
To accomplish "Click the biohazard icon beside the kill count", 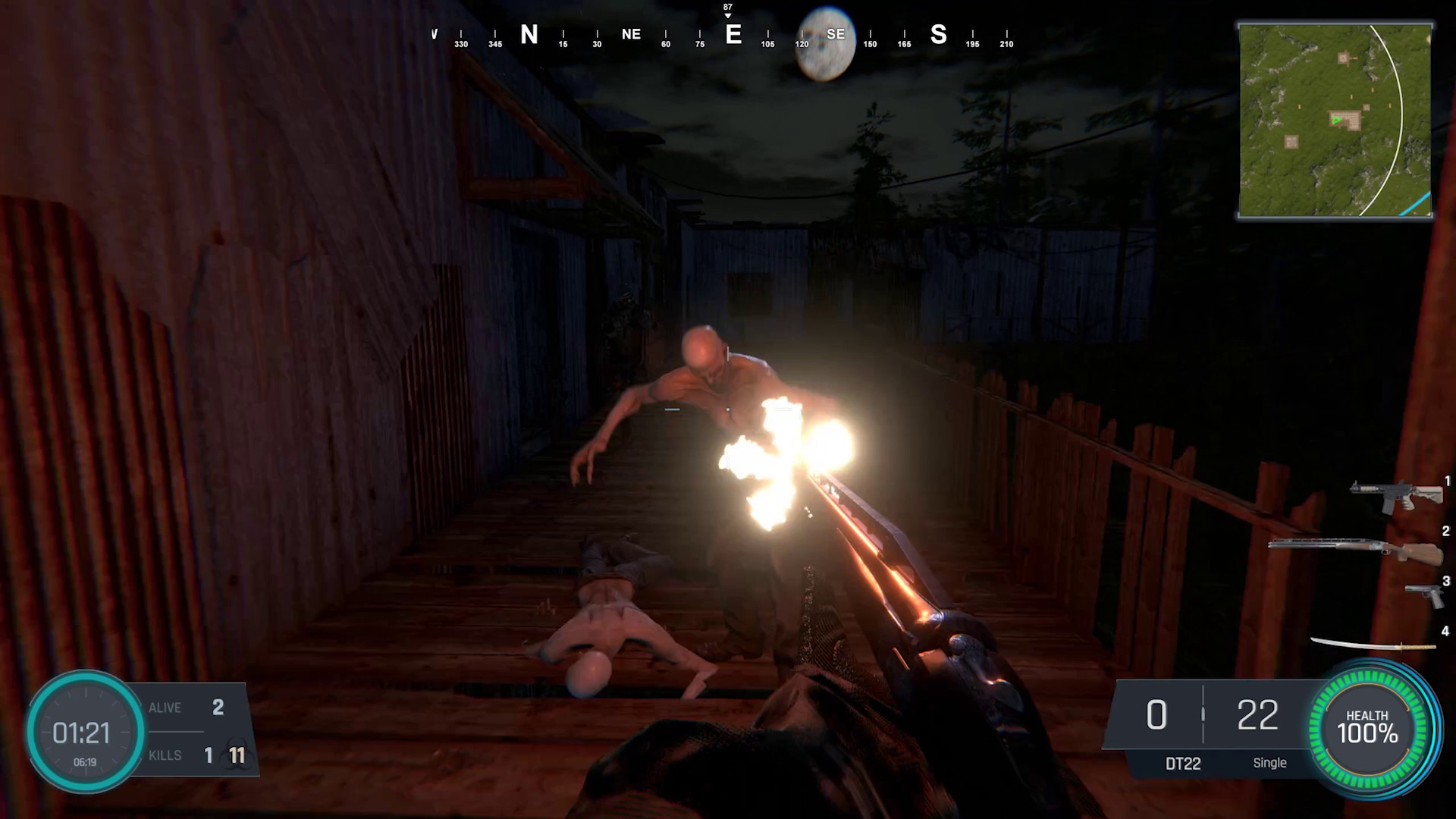I will point(236,755).
